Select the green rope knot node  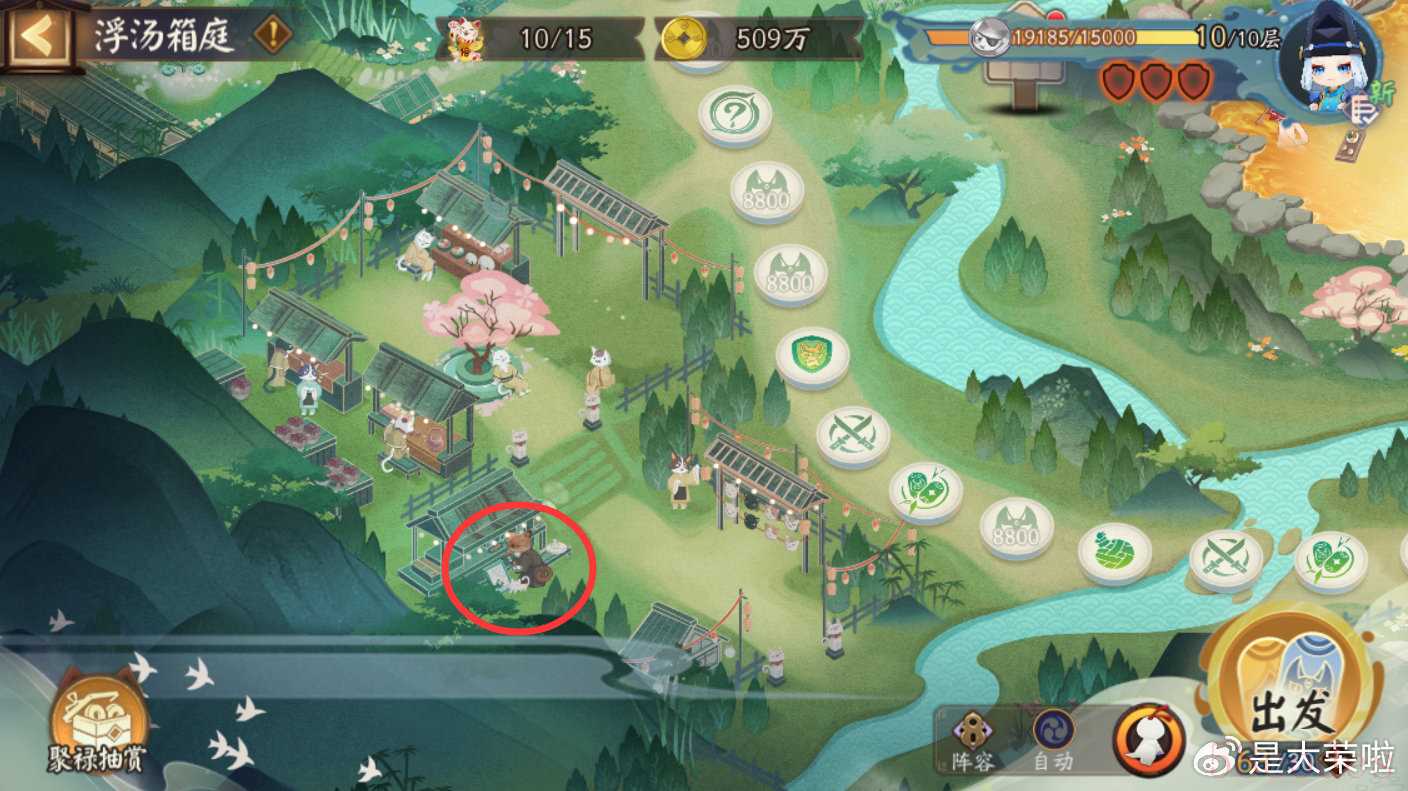pyautogui.click(x=1114, y=551)
